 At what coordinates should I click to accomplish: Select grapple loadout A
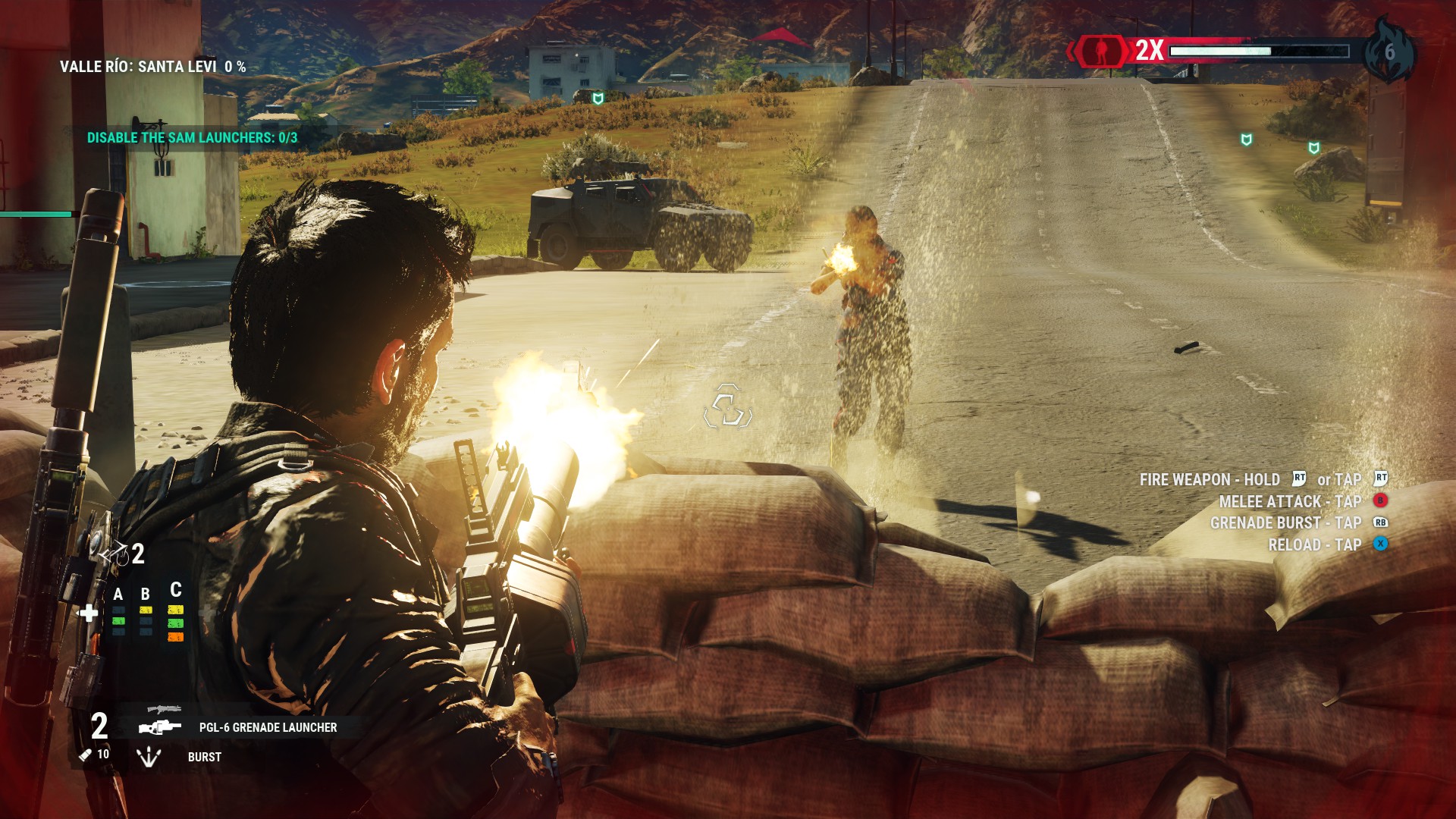coord(118,595)
